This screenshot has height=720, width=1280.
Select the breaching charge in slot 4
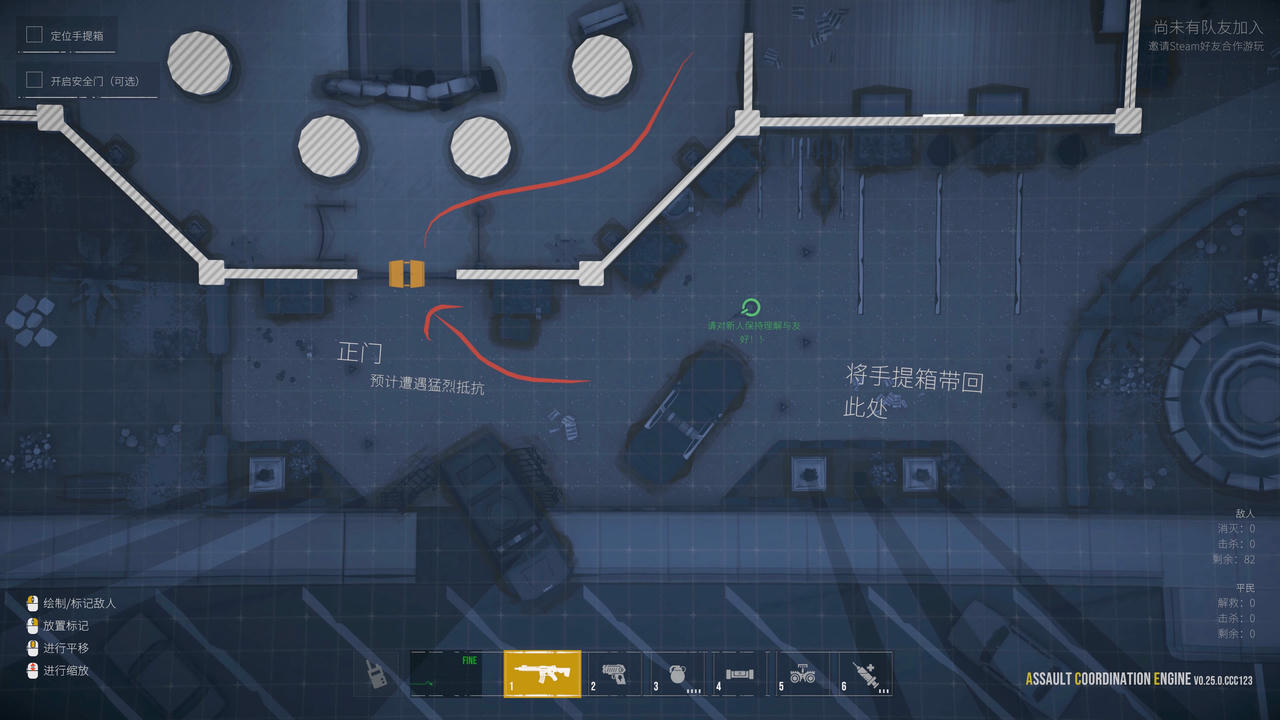click(740, 674)
